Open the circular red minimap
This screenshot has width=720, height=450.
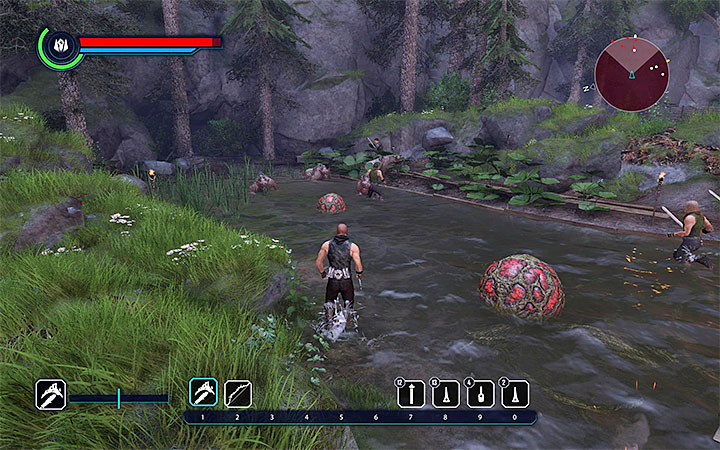pyautogui.click(x=632, y=73)
